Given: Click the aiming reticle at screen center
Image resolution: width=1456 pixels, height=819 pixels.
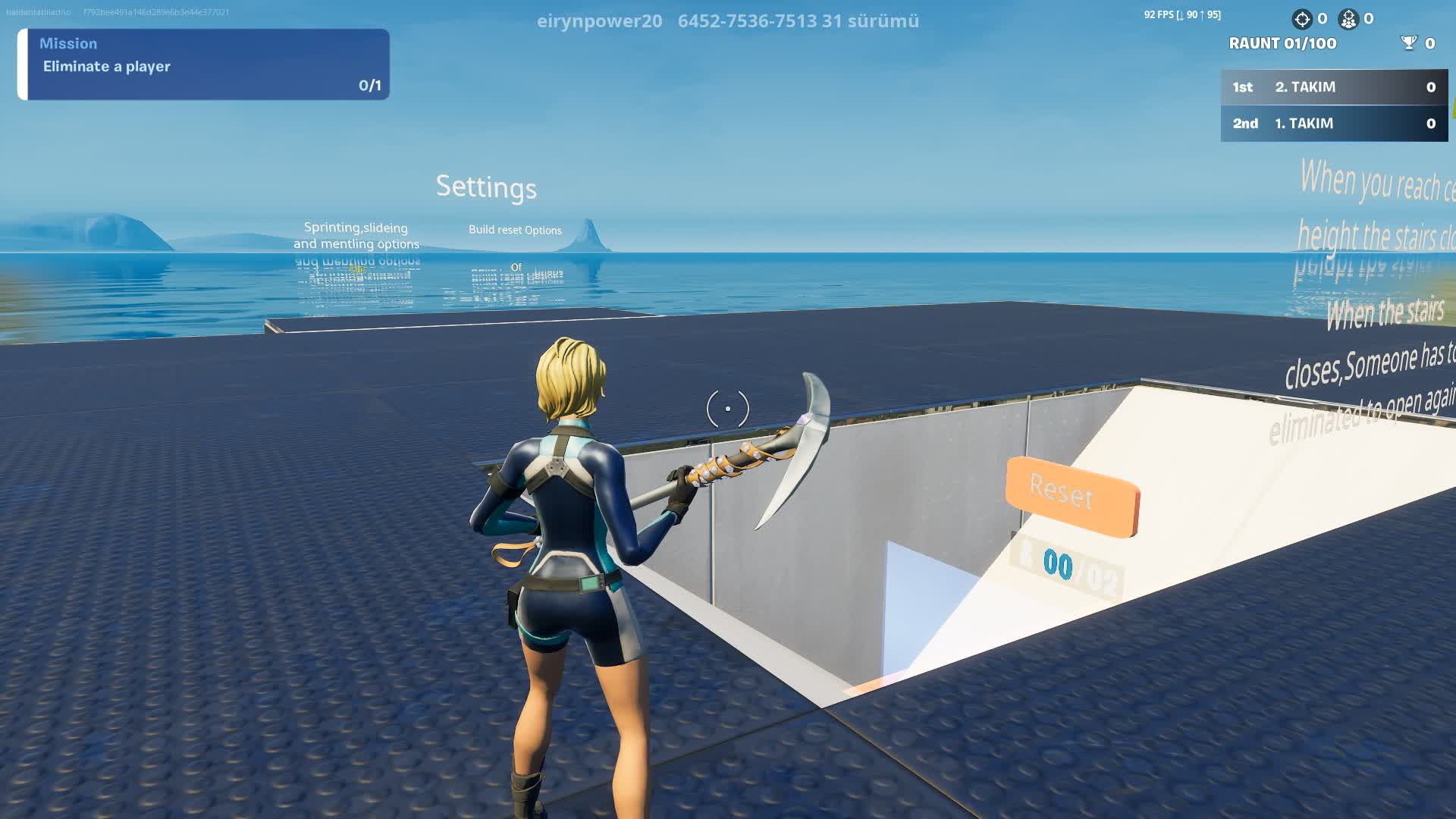Looking at the screenshot, I should tap(727, 409).
